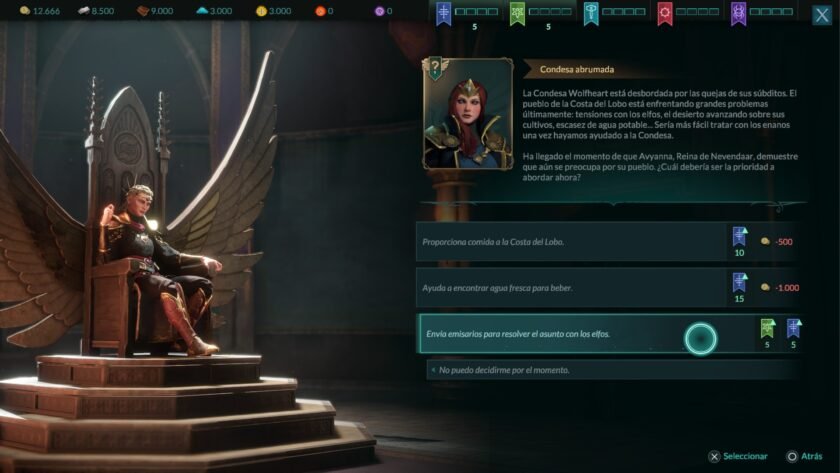
Task: Choose "Proporciona comida a la Costa del Lobo"
Action: point(570,241)
